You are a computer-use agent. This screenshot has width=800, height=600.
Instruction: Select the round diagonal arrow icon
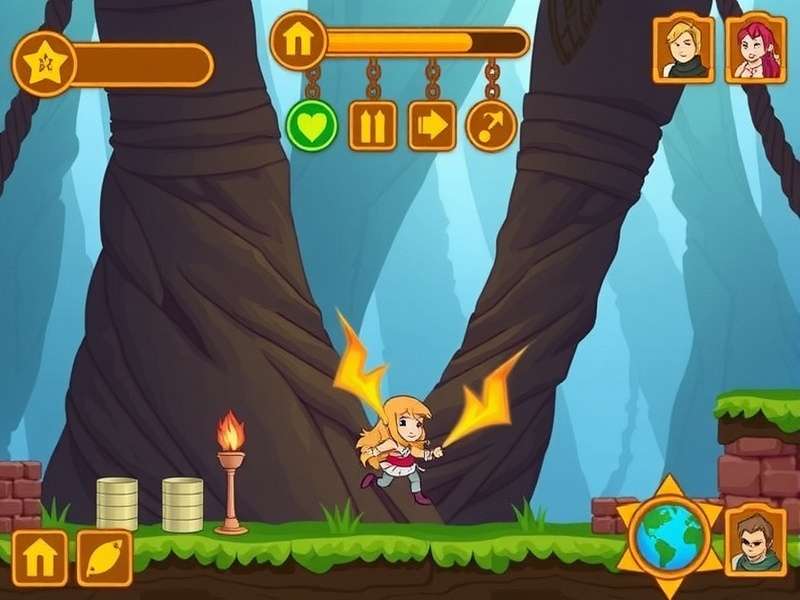pyautogui.click(x=491, y=126)
